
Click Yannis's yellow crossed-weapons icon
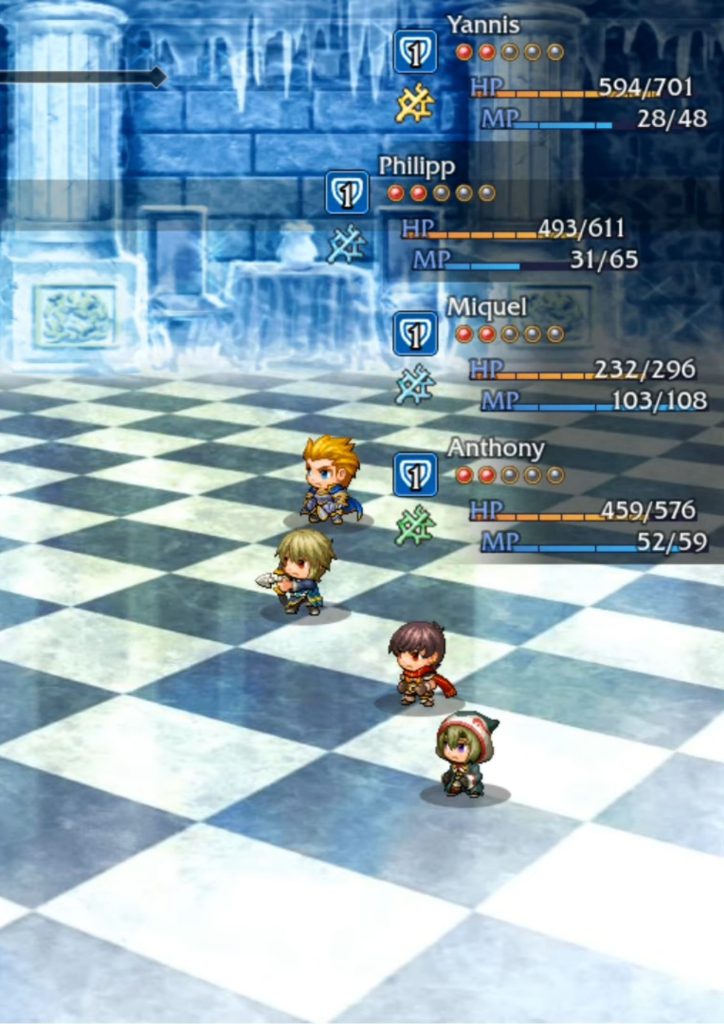(414, 104)
